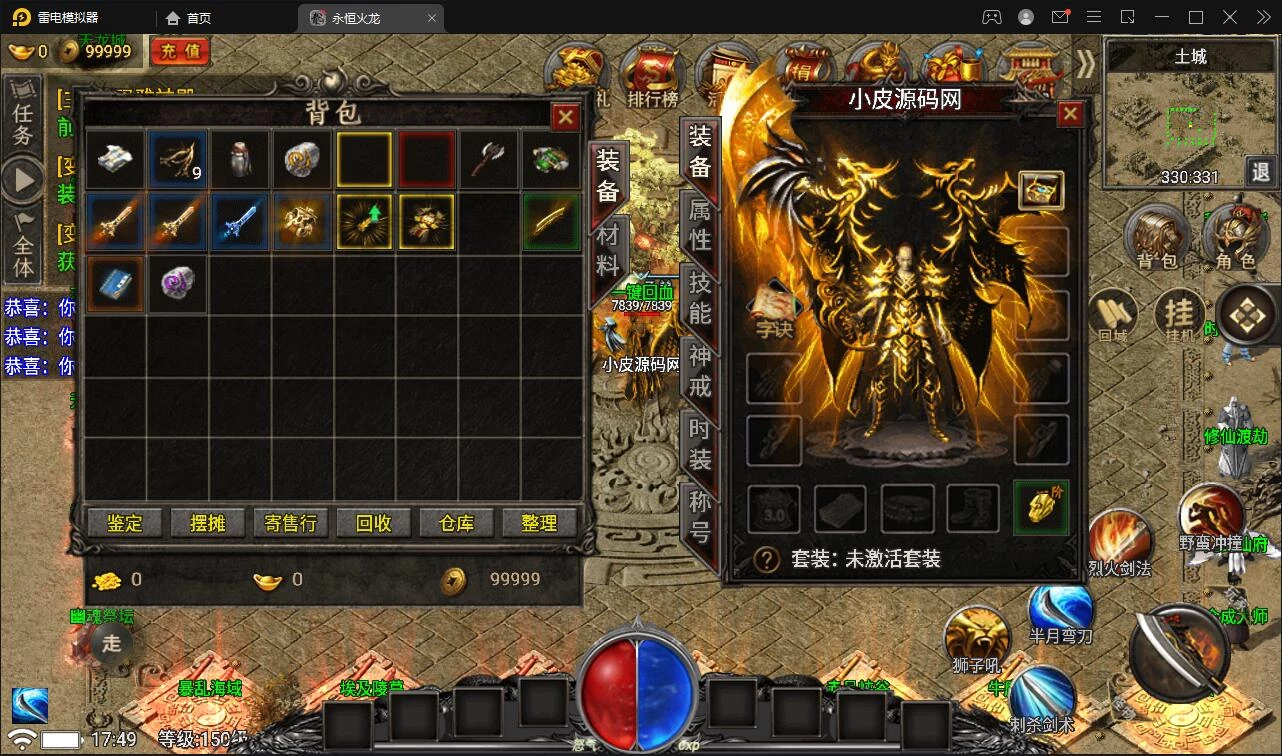The height and width of the screenshot is (756, 1282).
Task: Click the 回收 recycle button
Action: click(x=373, y=523)
